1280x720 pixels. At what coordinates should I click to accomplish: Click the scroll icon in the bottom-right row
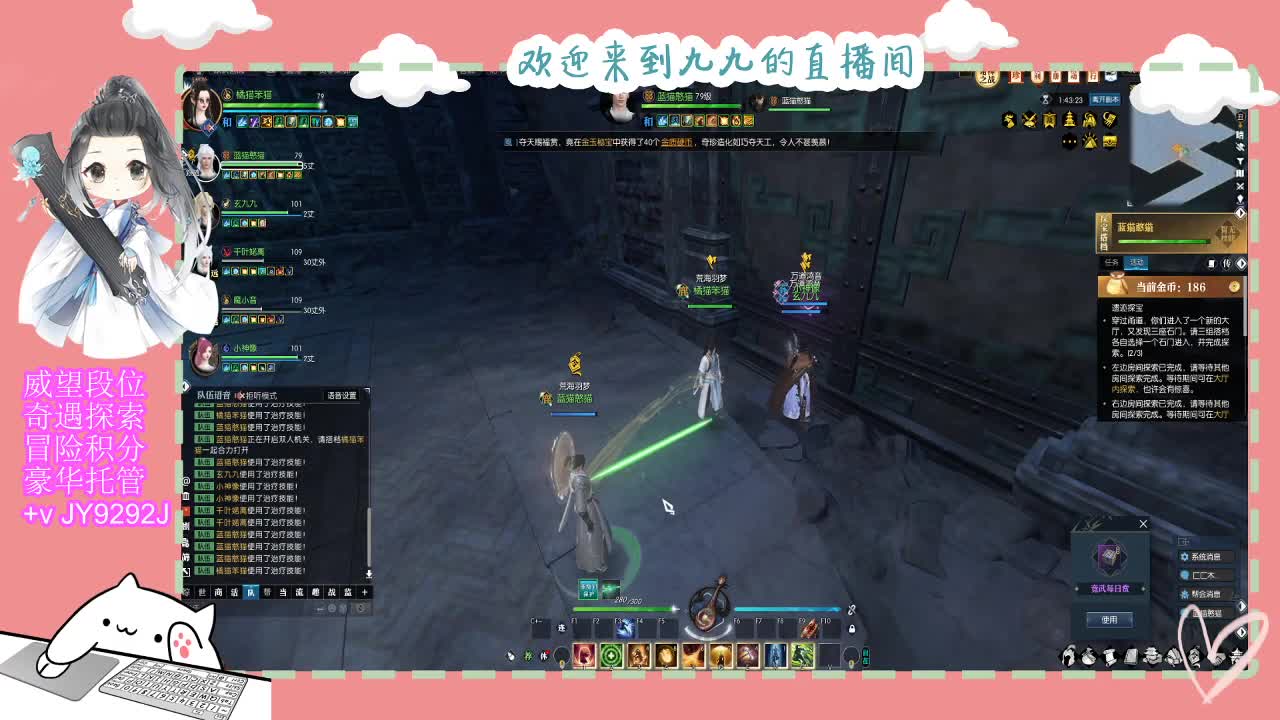1110,655
